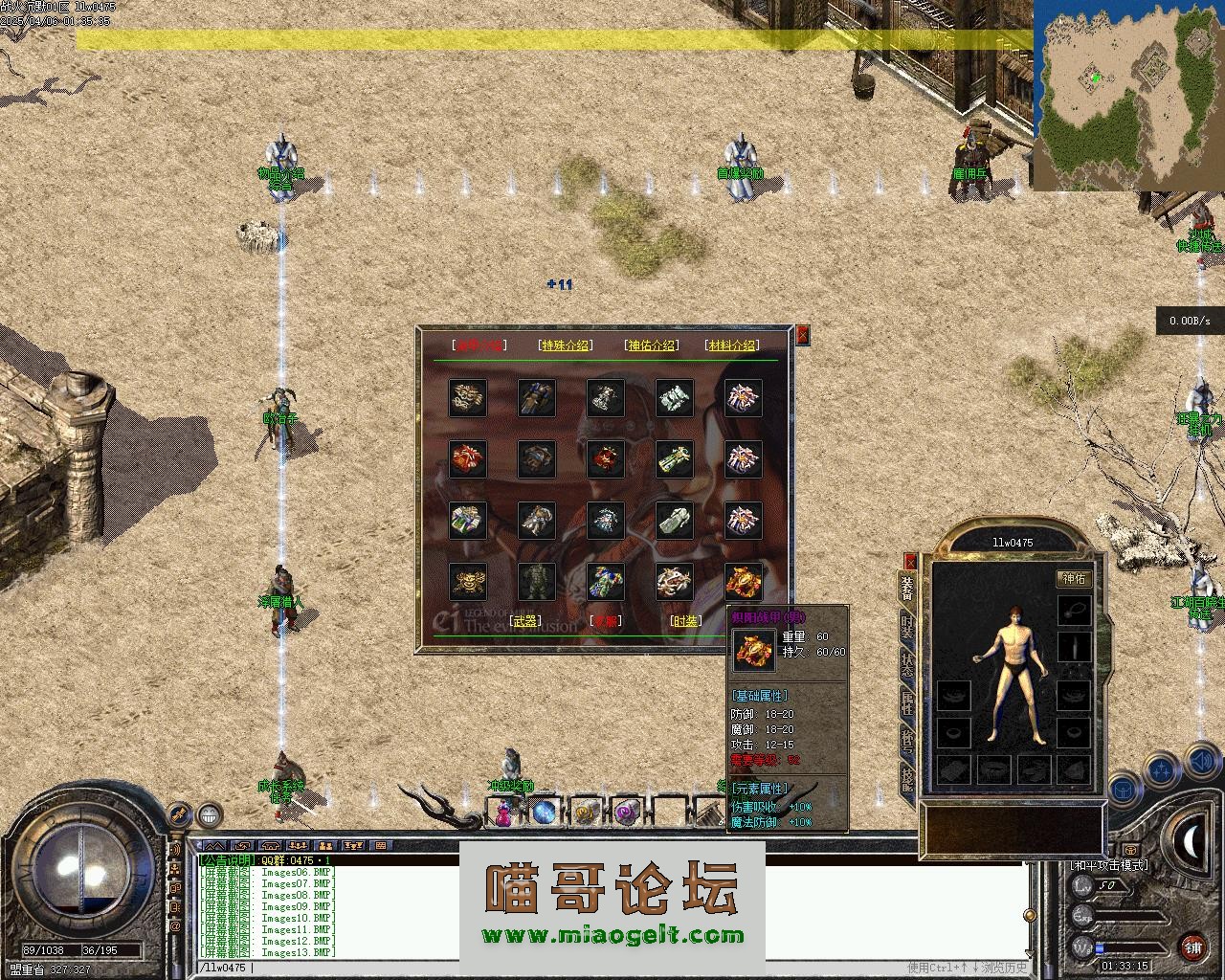
Task: Open the 特殊介绍 link
Action: [566, 345]
